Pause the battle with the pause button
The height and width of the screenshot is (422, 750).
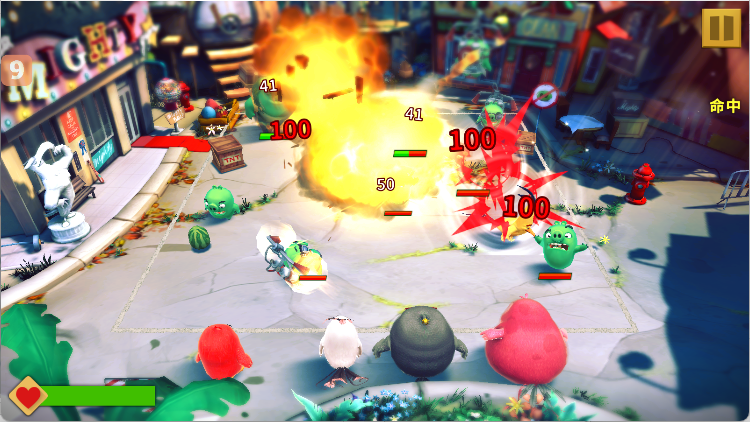click(x=719, y=27)
